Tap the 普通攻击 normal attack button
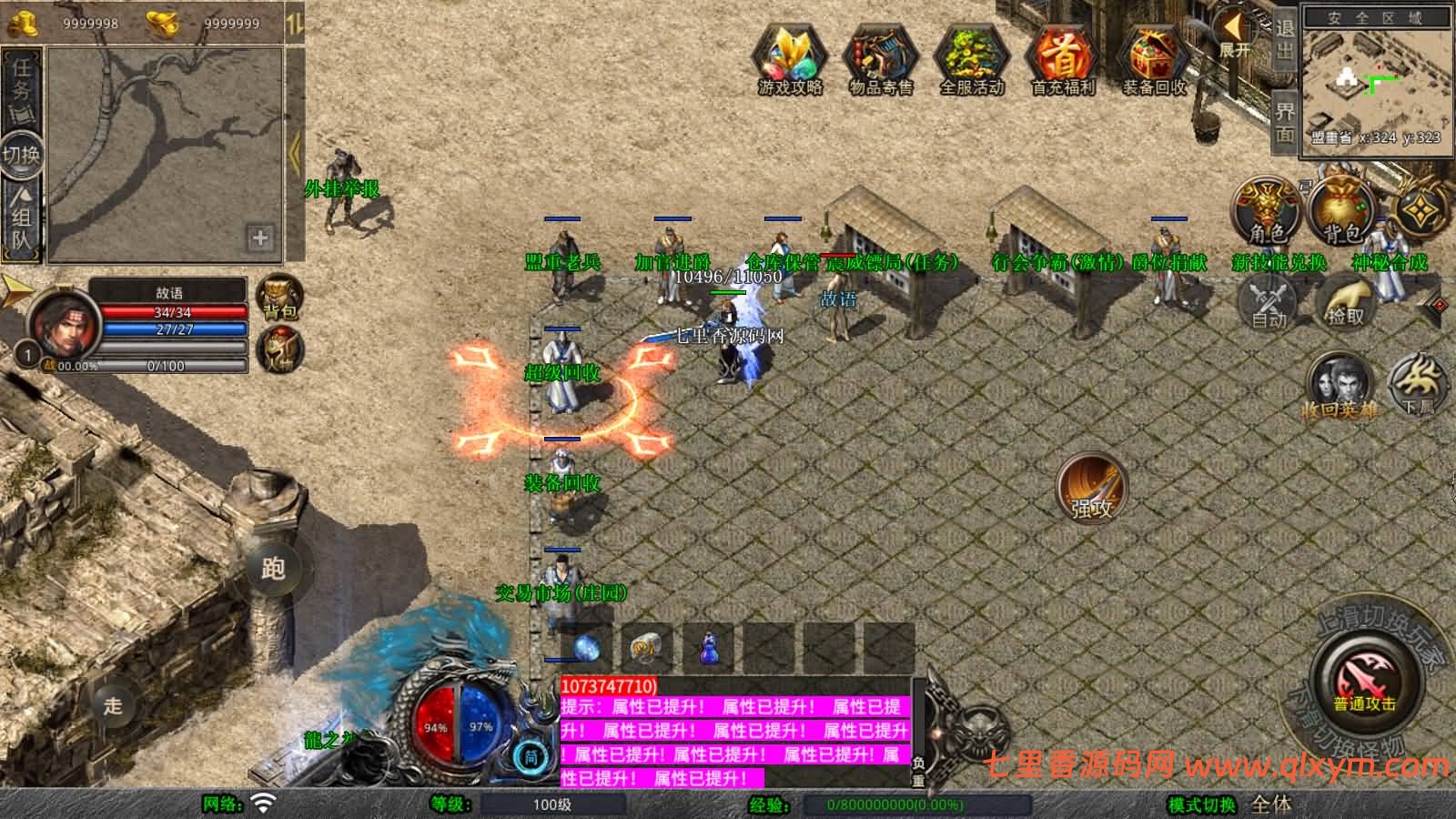This screenshot has width=1456, height=819. coord(1364,684)
